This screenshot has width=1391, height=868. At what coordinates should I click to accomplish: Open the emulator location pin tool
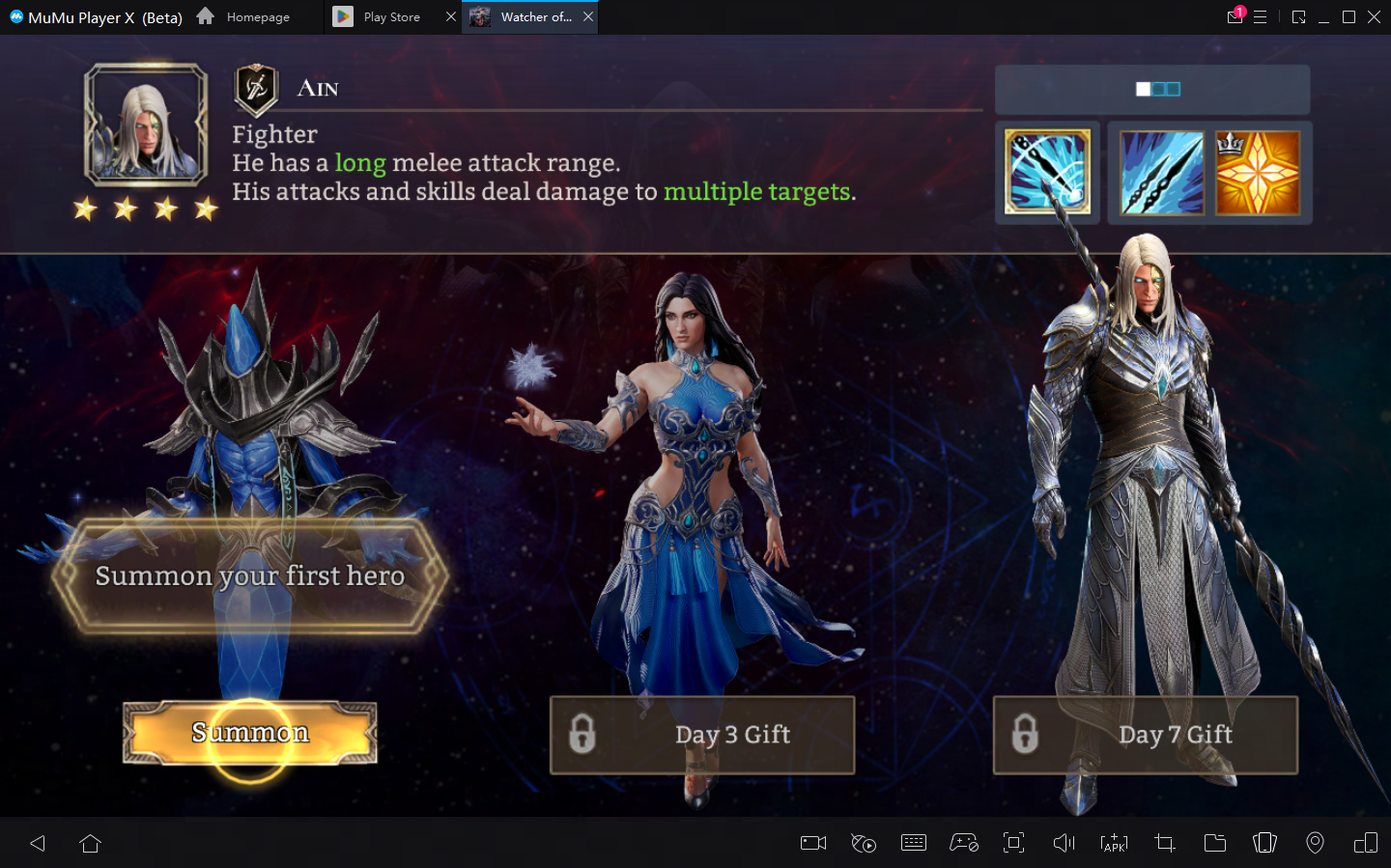(1315, 843)
